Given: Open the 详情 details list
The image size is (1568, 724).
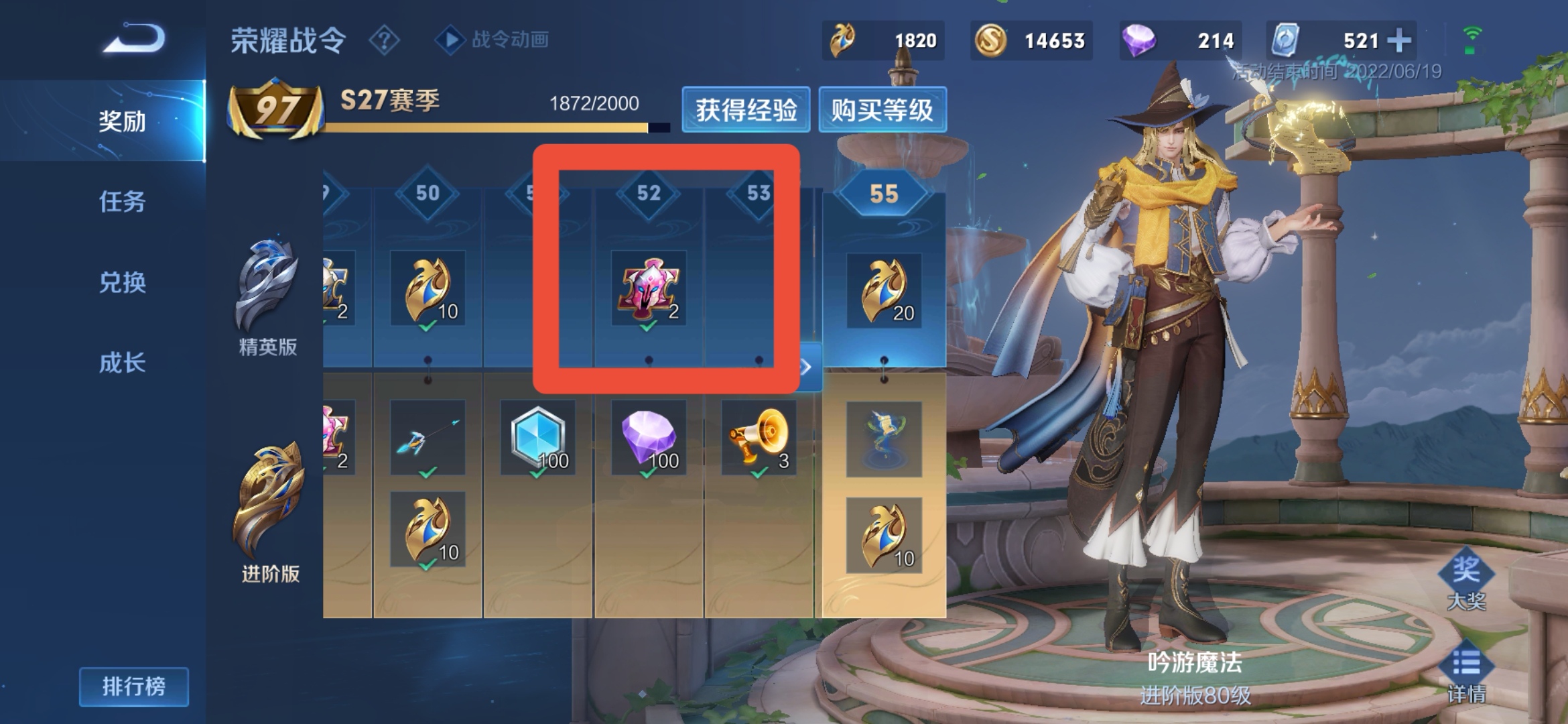Looking at the screenshot, I should (x=1466, y=674).
